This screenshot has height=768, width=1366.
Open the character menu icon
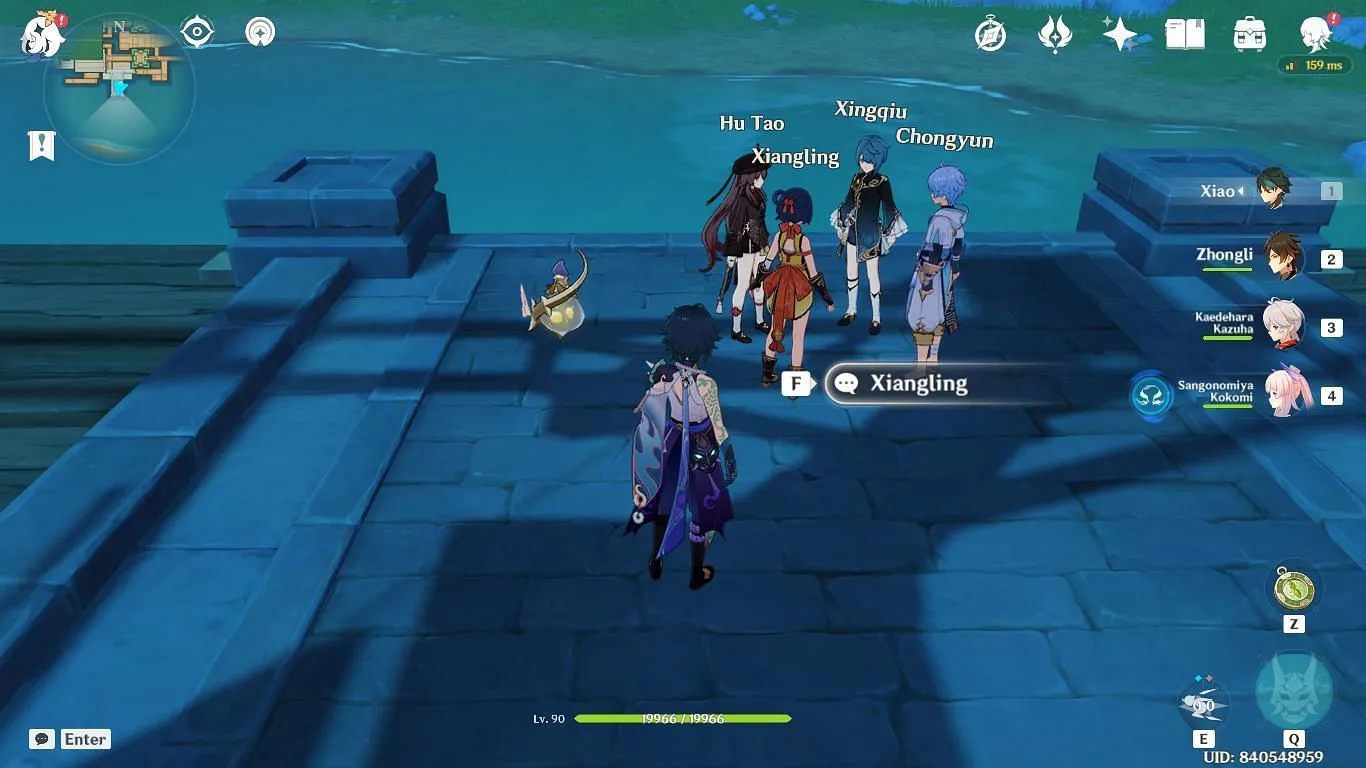[1316, 35]
